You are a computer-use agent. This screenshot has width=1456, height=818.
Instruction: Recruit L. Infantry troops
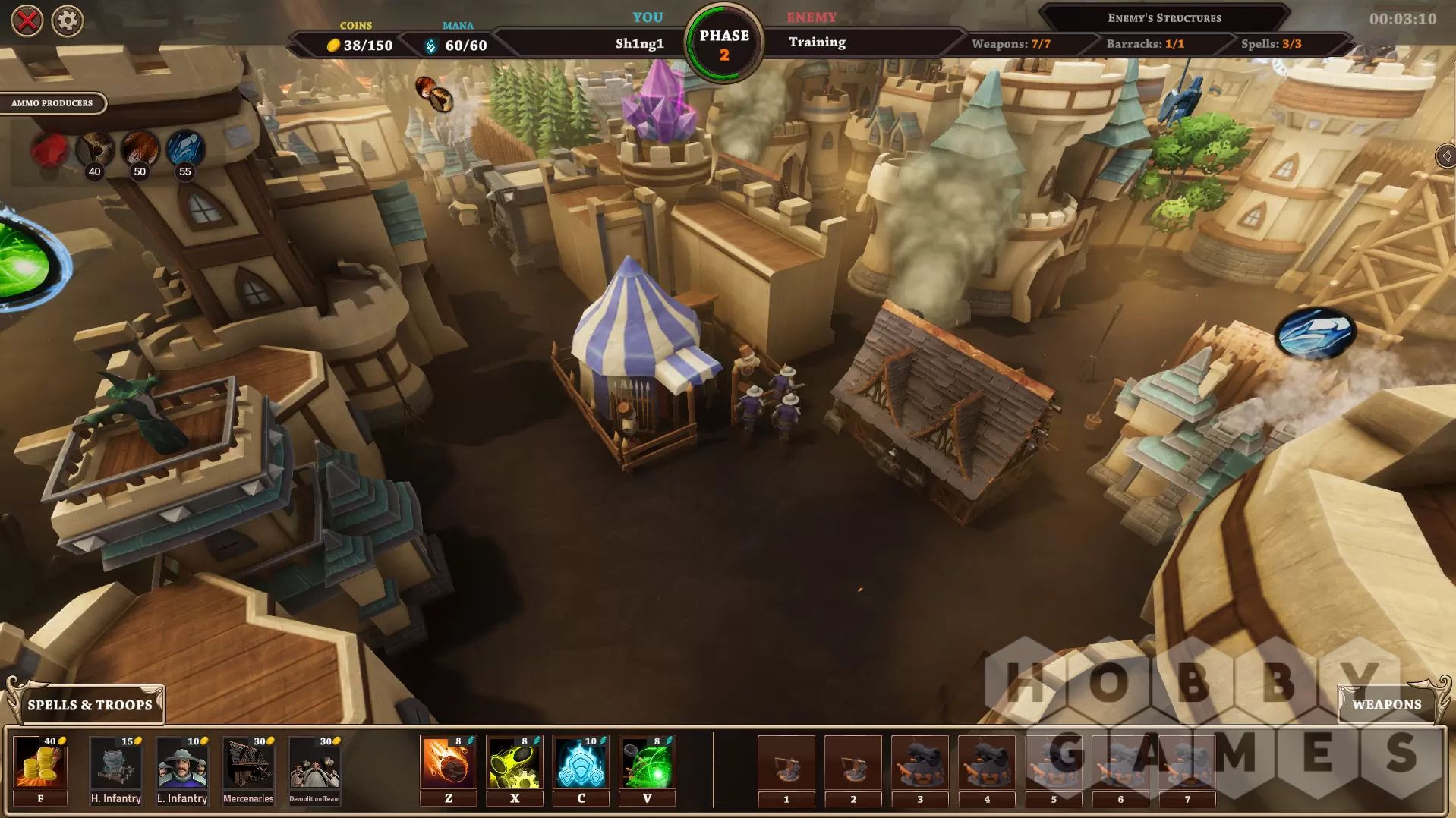click(182, 763)
